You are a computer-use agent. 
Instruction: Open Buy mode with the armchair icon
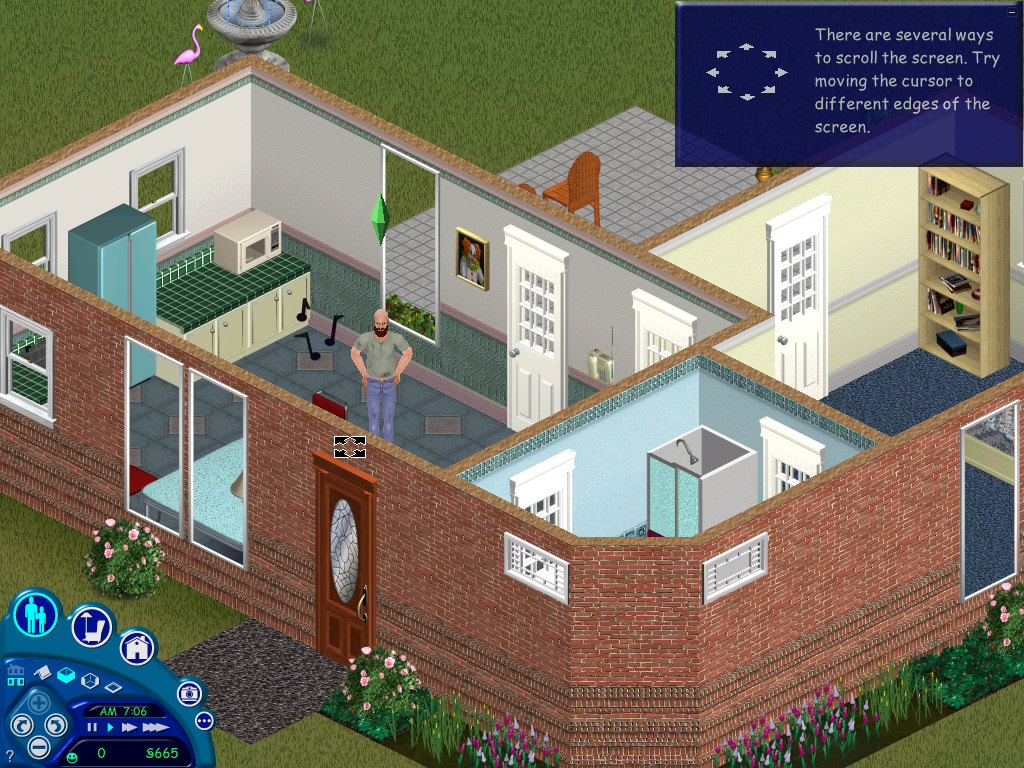[x=91, y=626]
